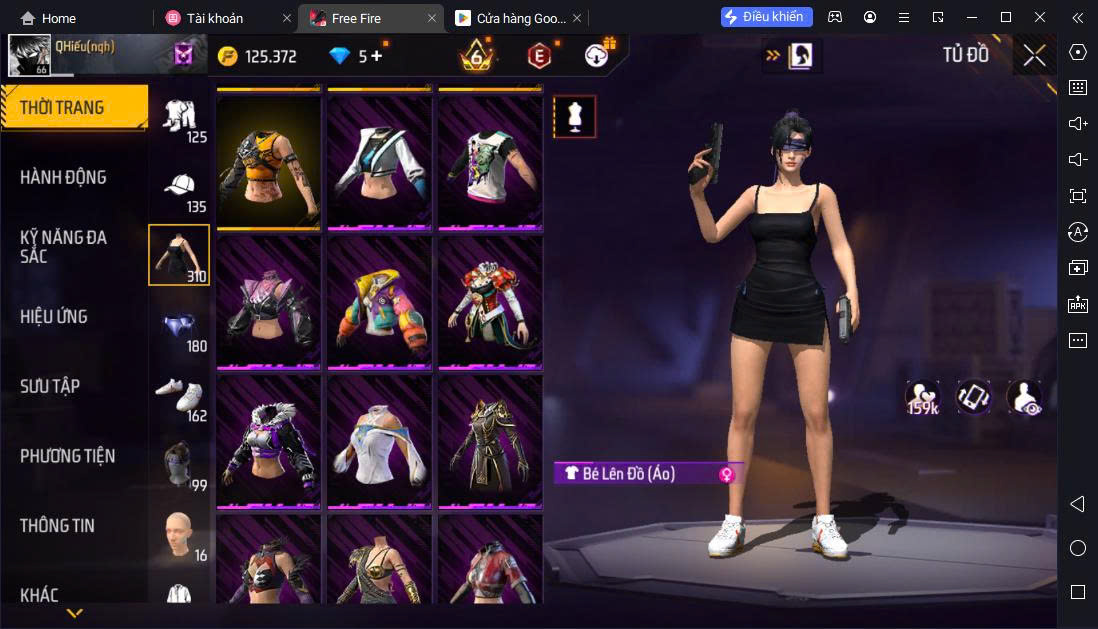Open the PHƯƠNG TIỆN section
The image size is (1098, 629).
(x=67, y=456)
